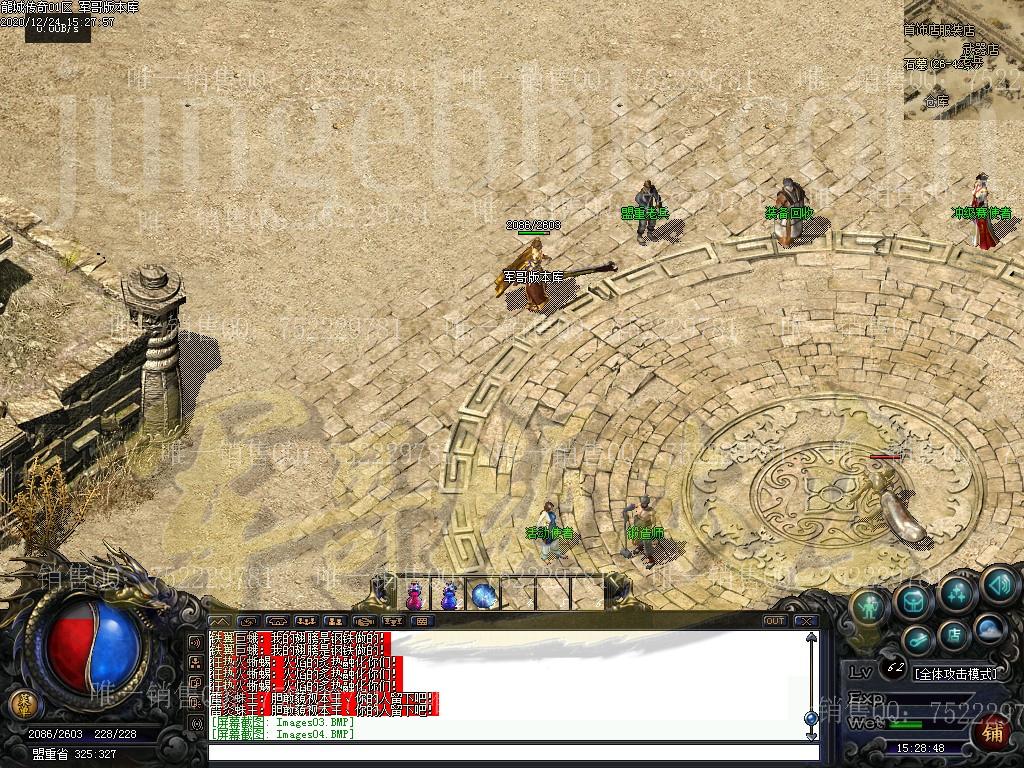Image resolution: width=1024 pixels, height=768 pixels.
Task: Click the chat log scrollbar handle
Action: click(x=810, y=718)
